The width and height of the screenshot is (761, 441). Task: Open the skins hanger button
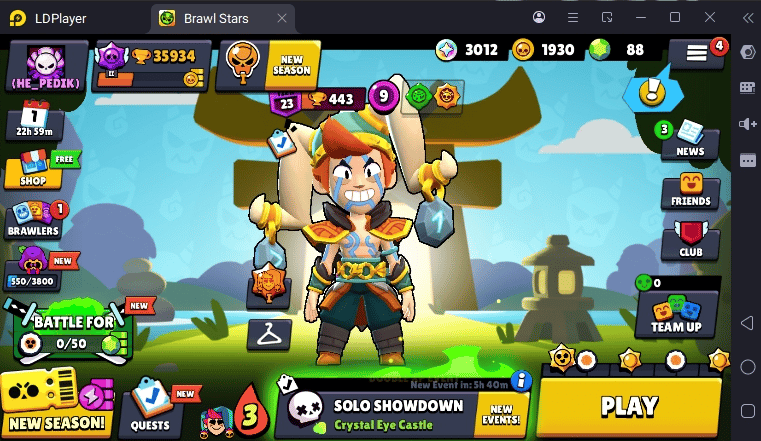[x=269, y=334]
